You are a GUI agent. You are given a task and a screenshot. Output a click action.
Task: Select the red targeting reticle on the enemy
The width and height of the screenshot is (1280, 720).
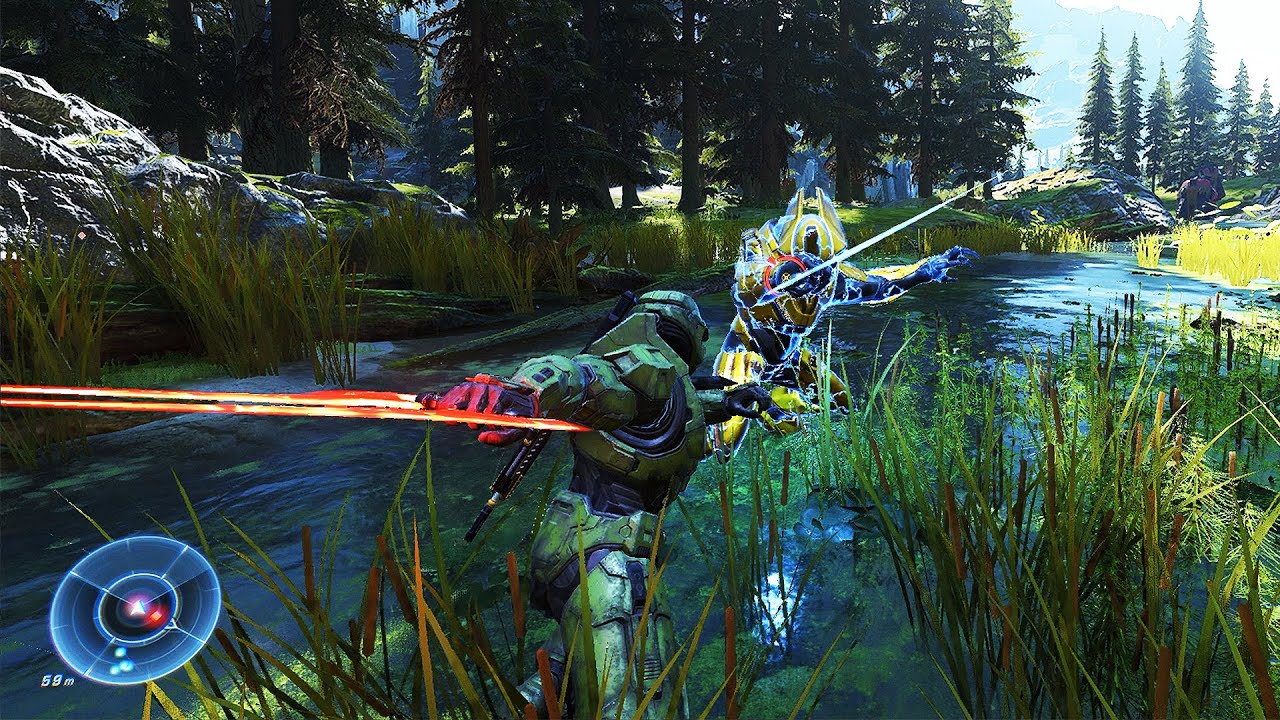(784, 276)
